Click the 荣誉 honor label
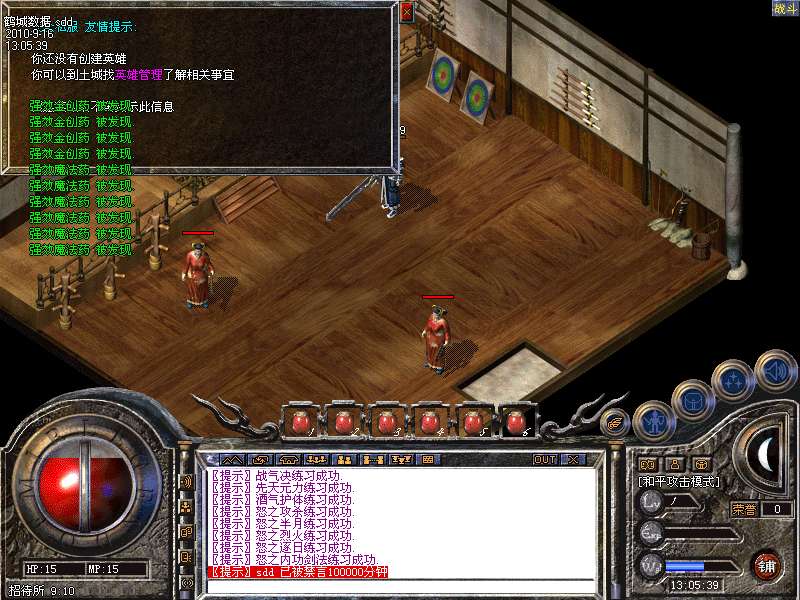 click(x=744, y=509)
